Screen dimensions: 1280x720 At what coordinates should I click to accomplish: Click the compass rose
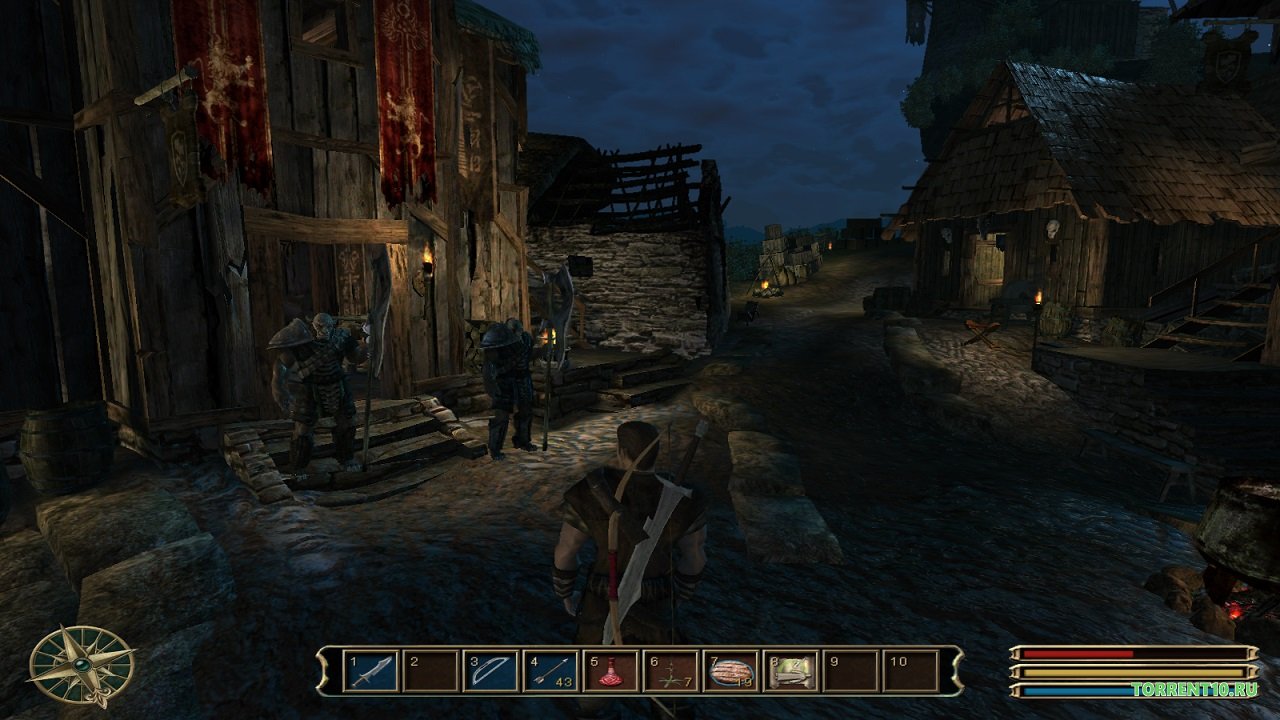click(x=81, y=664)
